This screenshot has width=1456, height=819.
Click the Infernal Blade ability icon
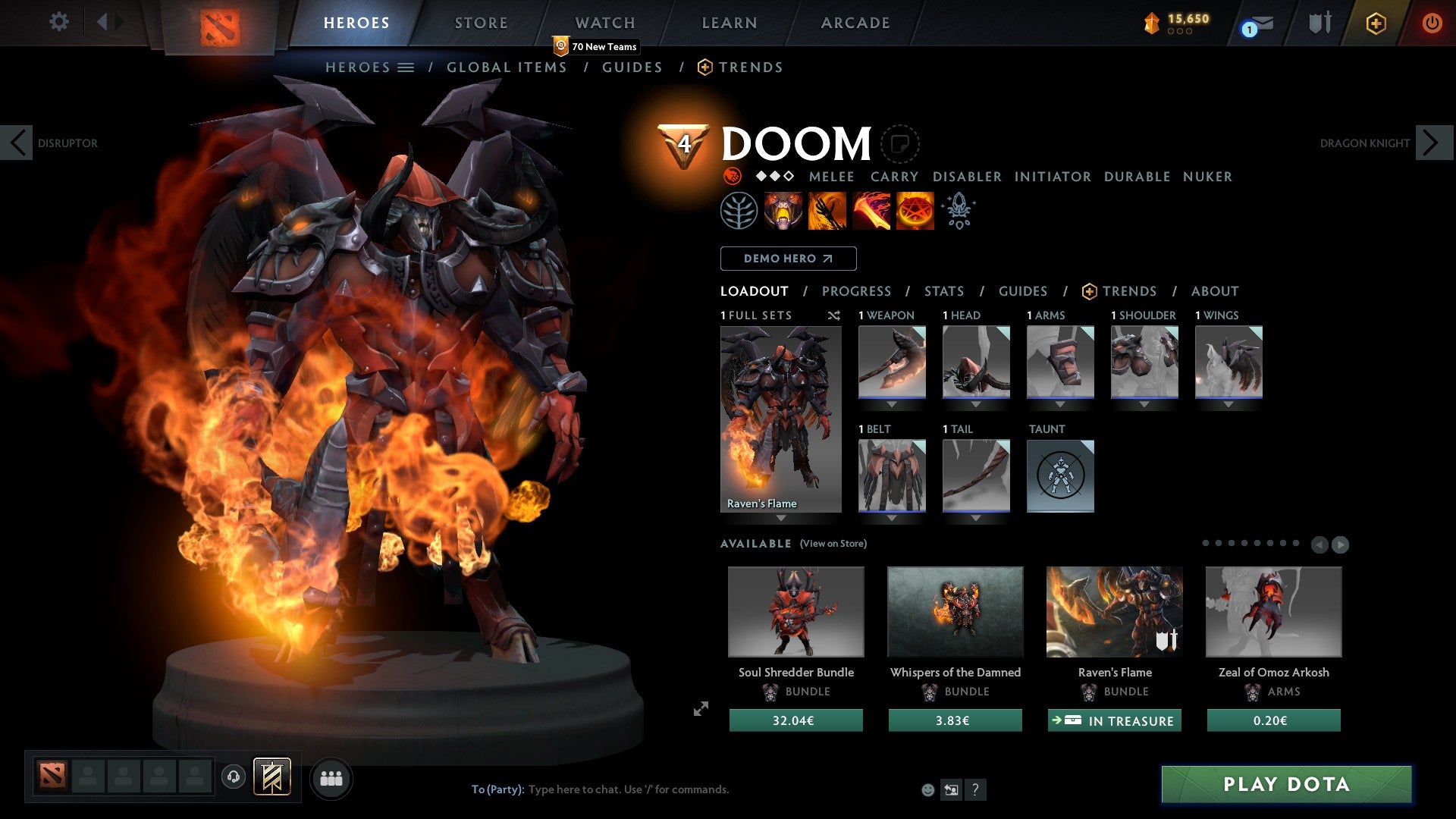(x=871, y=211)
